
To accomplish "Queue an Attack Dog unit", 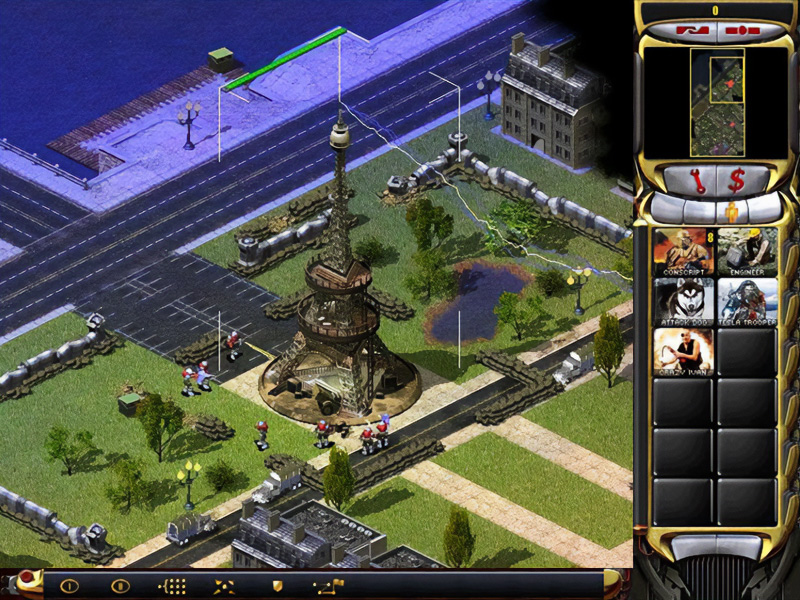I will pyautogui.click(x=684, y=301).
